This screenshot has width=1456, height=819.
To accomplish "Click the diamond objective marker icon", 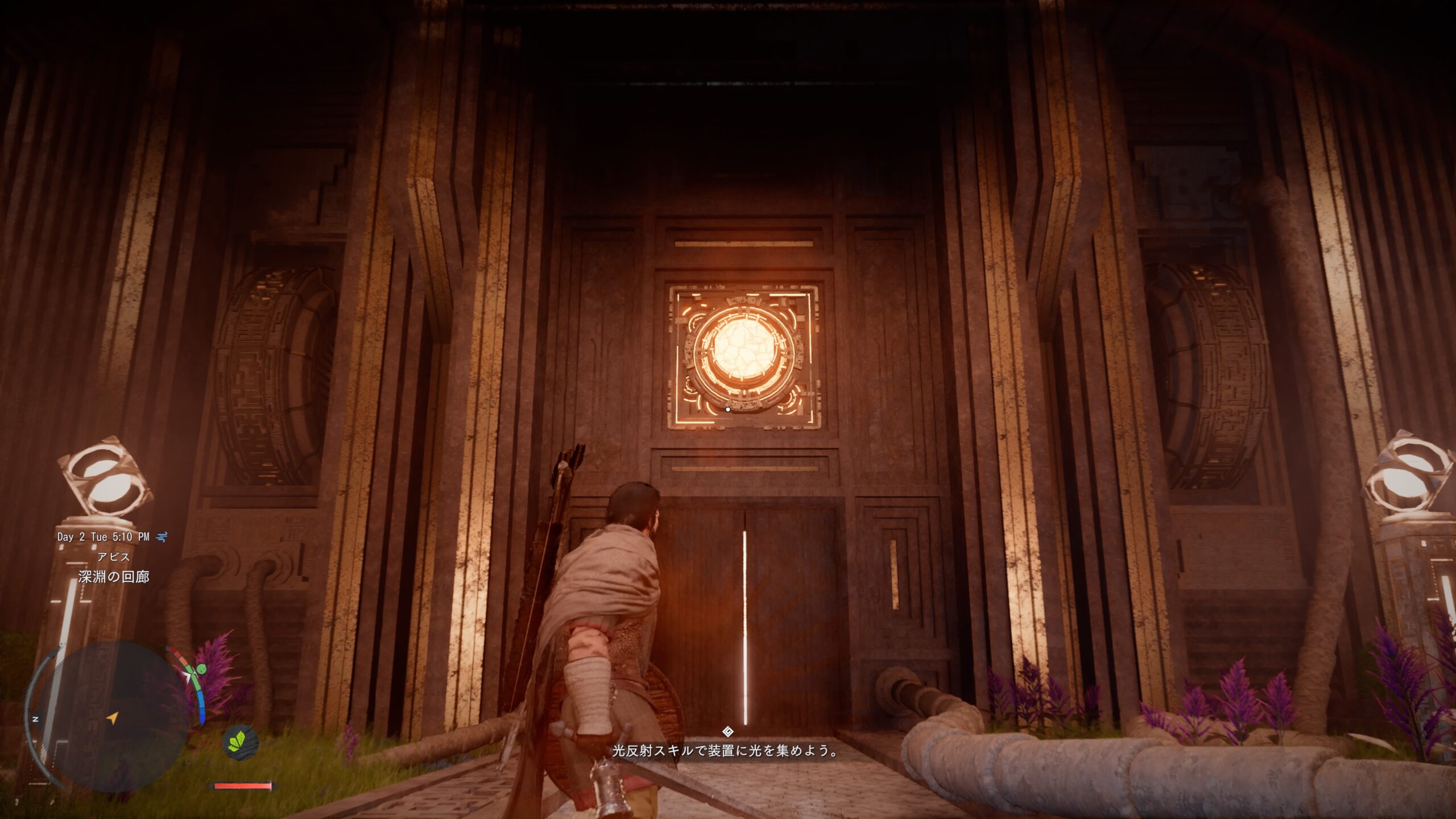I will (727, 731).
